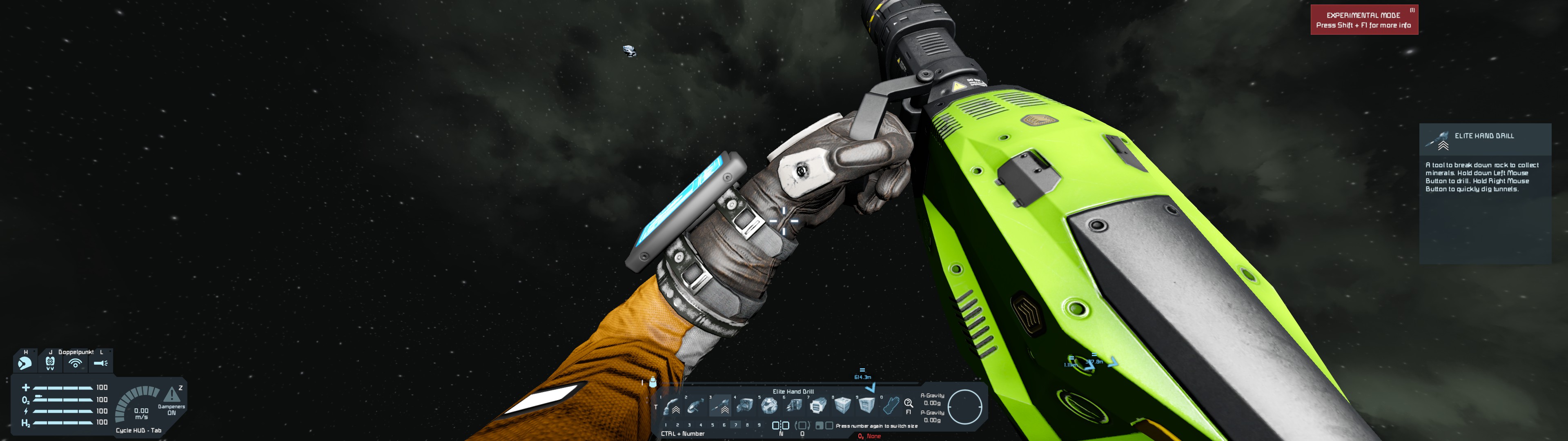Toggle the helmet icon
This screenshot has height=441, width=1568.
pos(25,364)
